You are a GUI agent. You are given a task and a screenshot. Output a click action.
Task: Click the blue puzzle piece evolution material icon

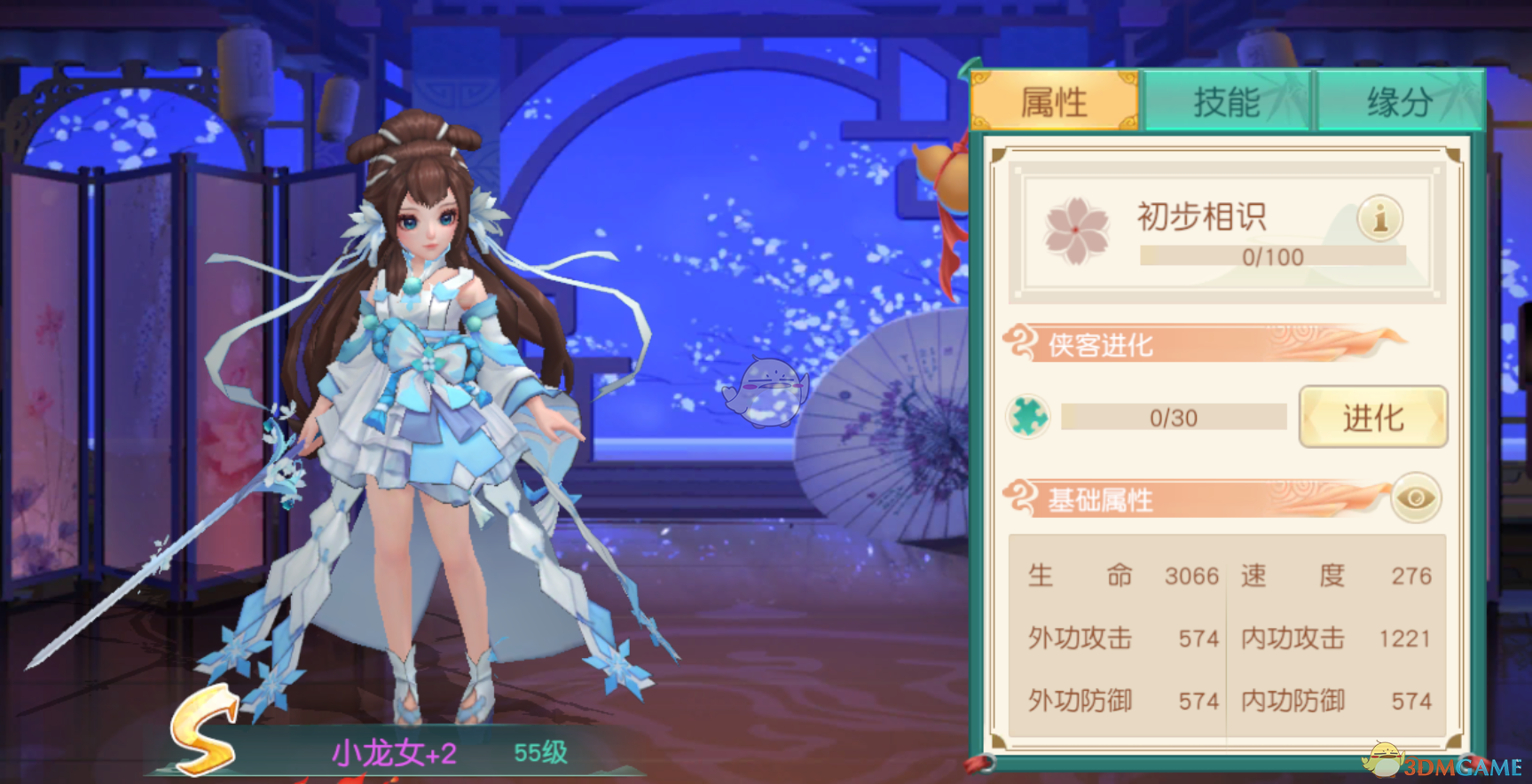click(1027, 417)
